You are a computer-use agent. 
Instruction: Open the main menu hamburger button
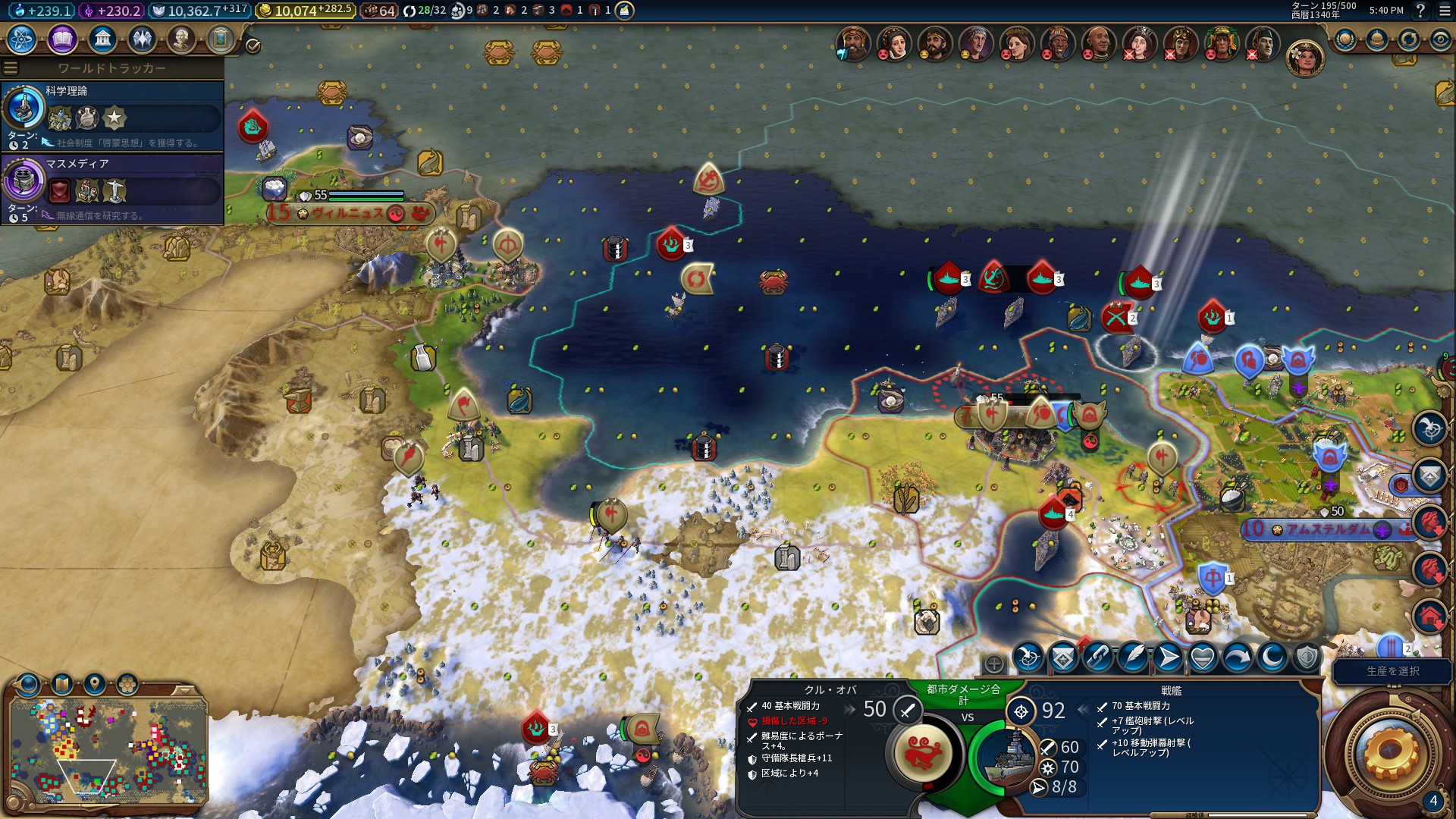tap(1444, 11)
